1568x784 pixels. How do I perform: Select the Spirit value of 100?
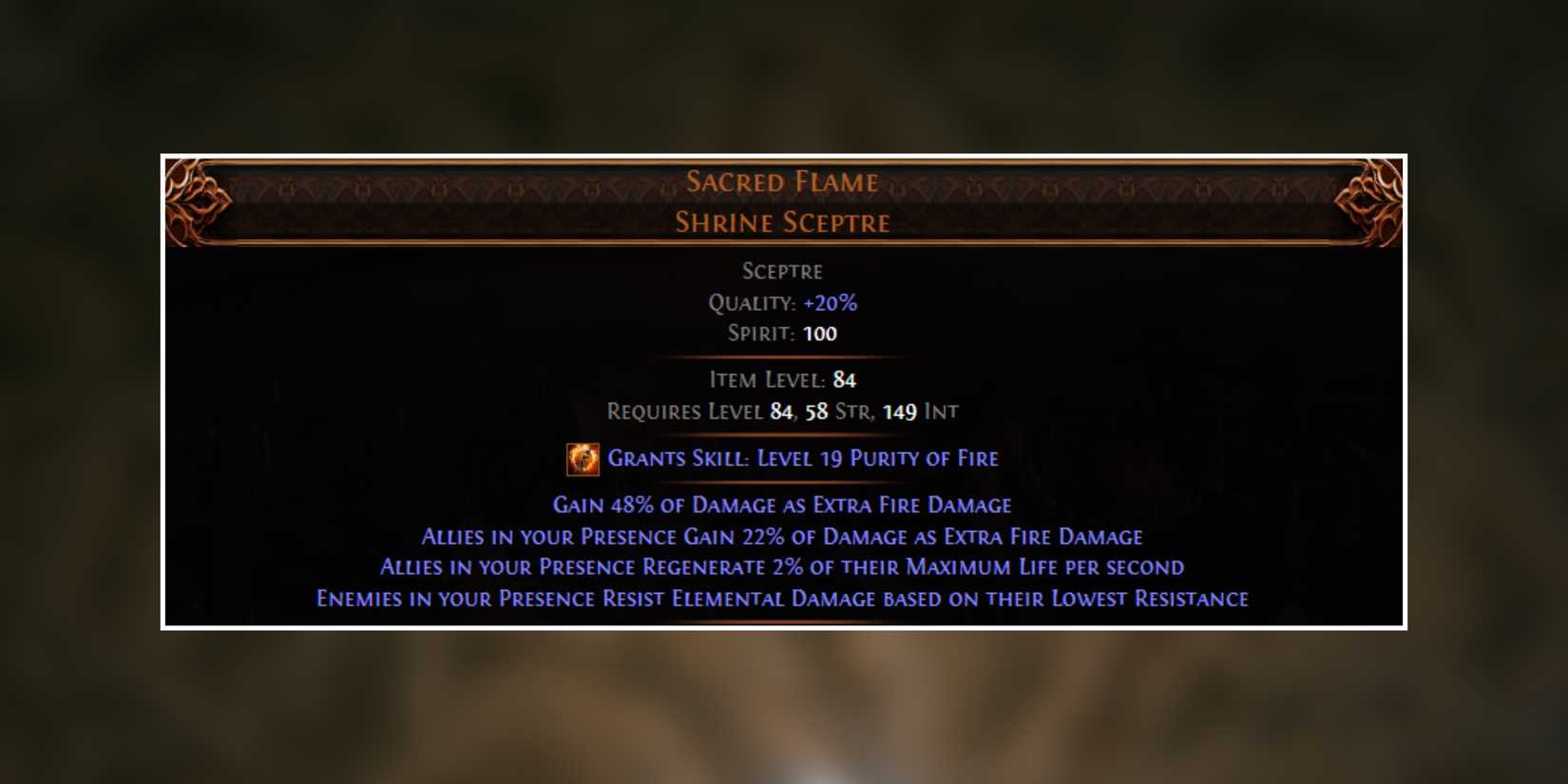click(822, 334)
